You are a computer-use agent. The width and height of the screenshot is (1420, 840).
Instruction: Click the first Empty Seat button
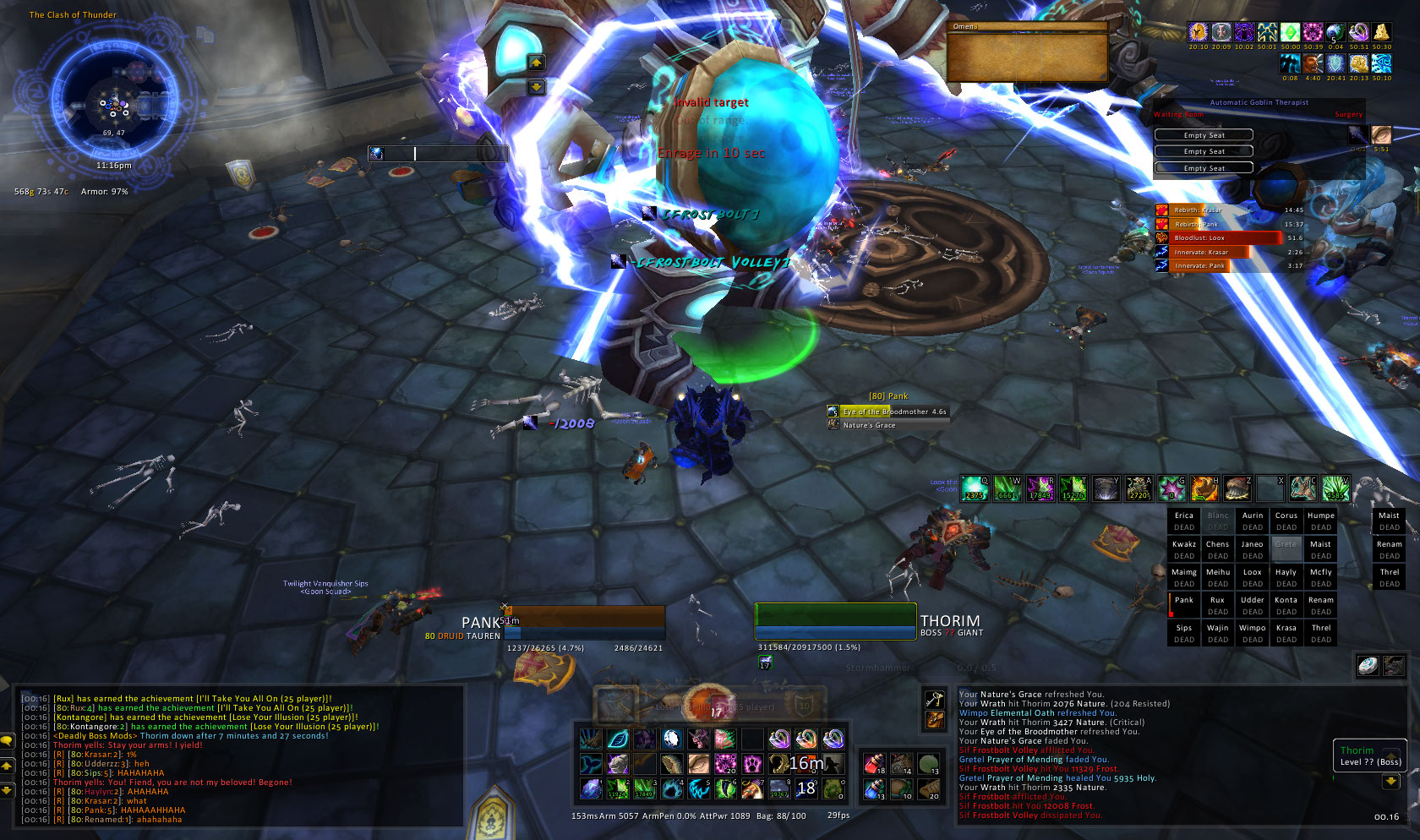point(1204,135)
